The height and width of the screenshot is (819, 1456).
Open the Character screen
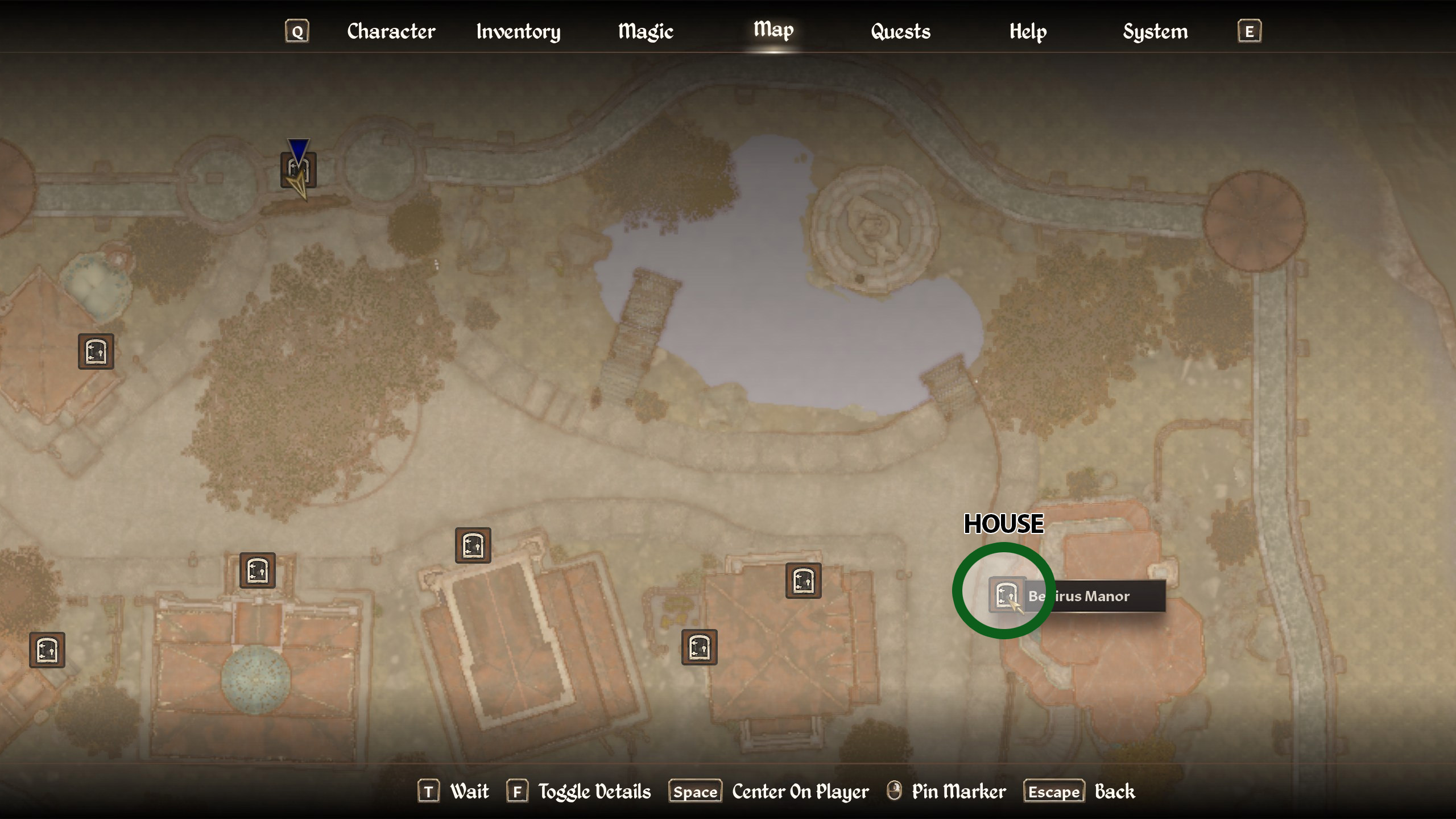(391, 31)
